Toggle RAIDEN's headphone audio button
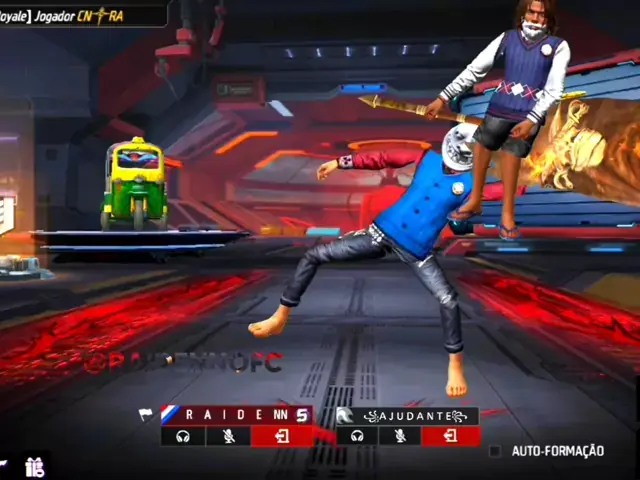This screenshot has height=480, width=640. pos(183,436)
